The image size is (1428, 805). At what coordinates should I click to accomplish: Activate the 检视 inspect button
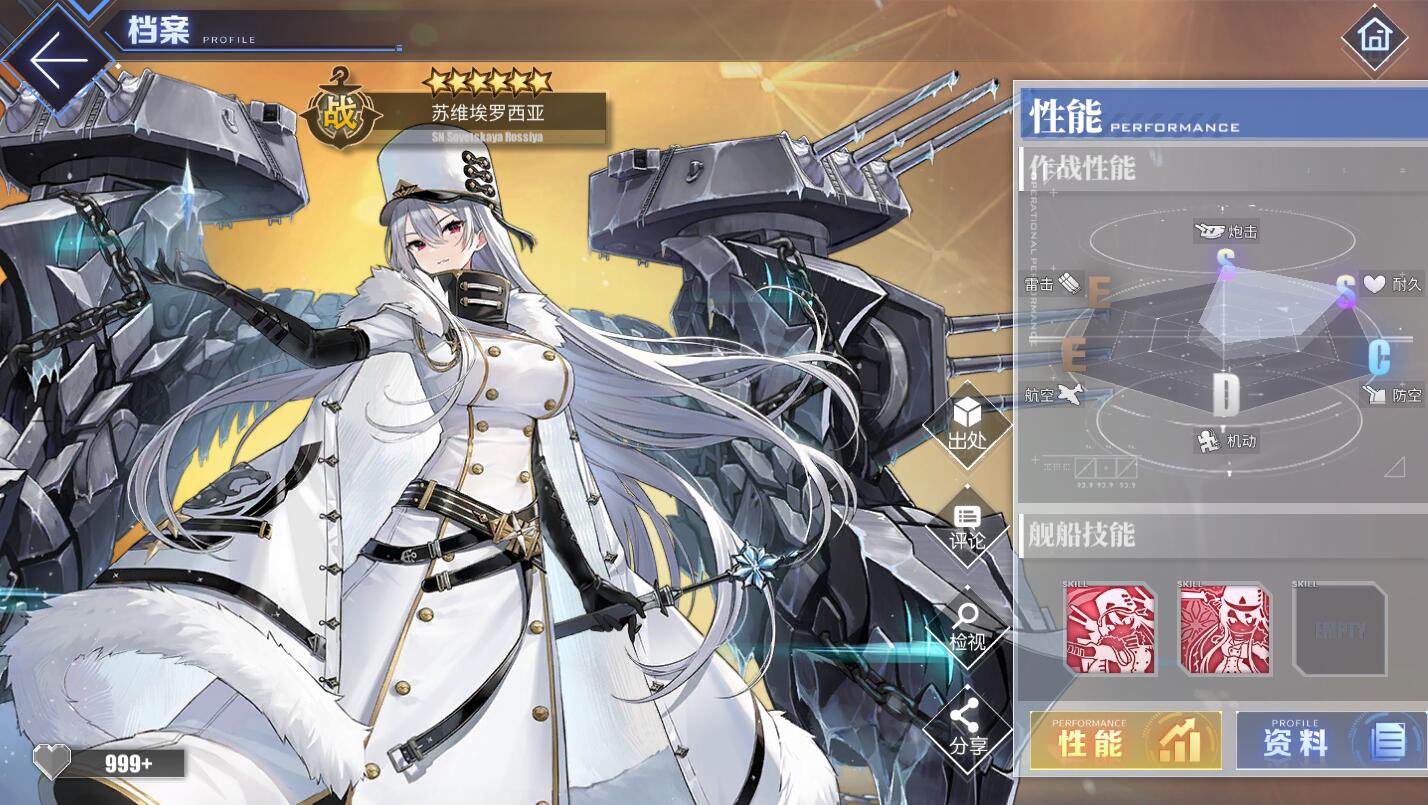(967, 627)
